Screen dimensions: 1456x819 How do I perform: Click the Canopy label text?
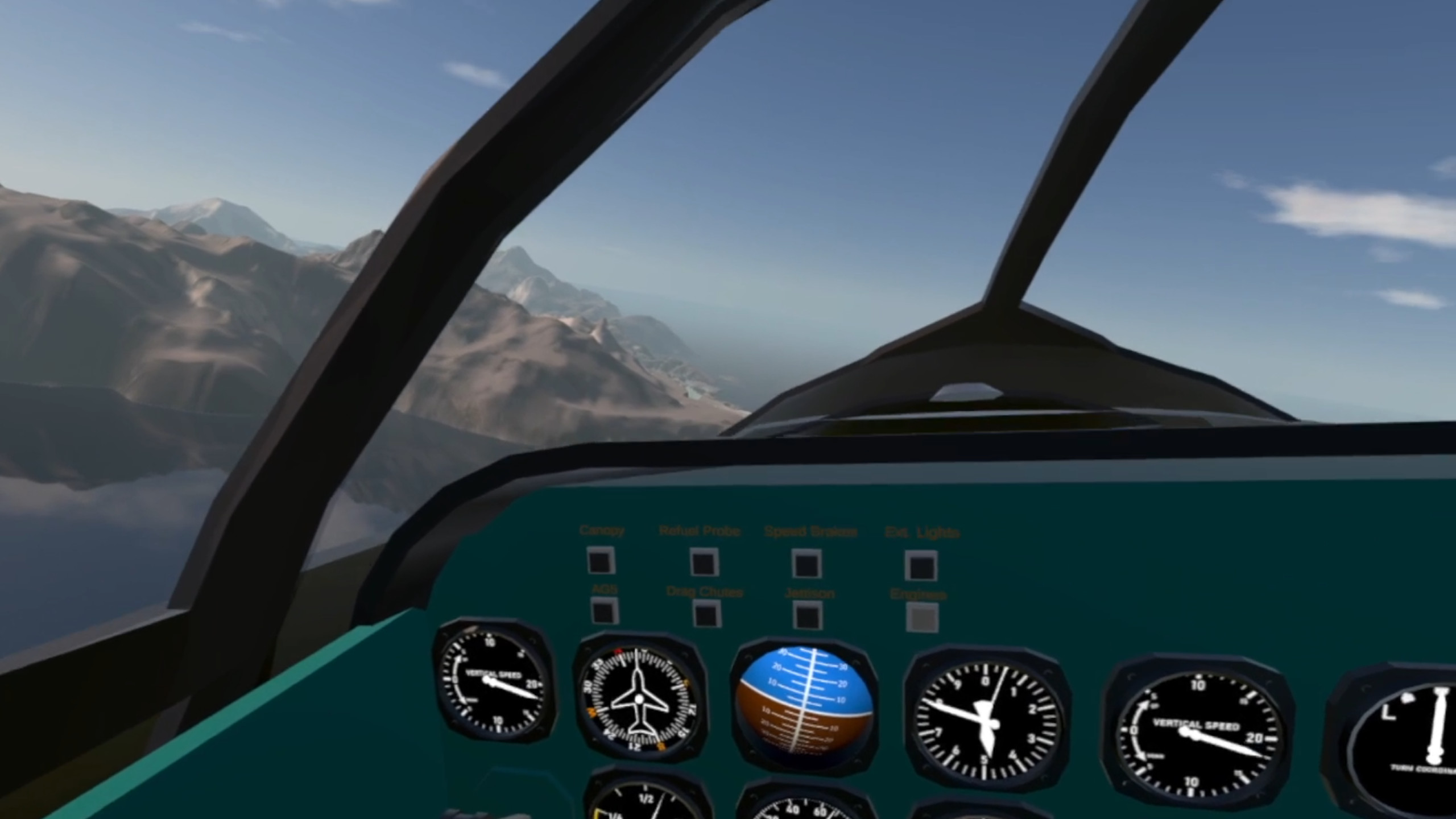[x=602, y=530]
